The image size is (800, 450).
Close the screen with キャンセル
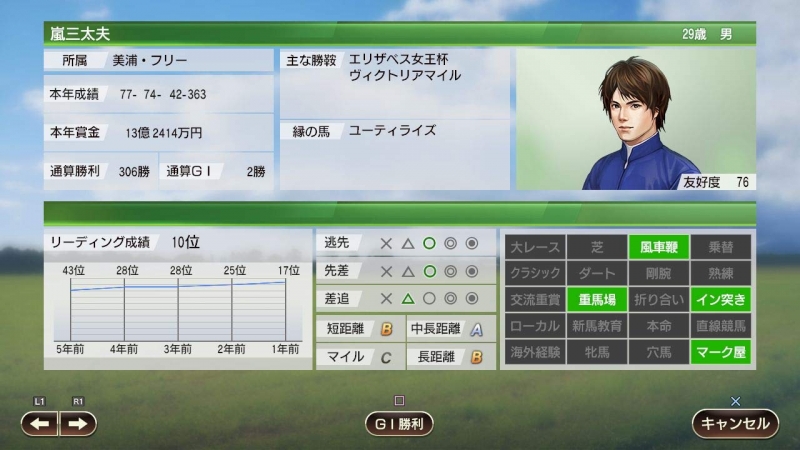click(x=735, y=423)
